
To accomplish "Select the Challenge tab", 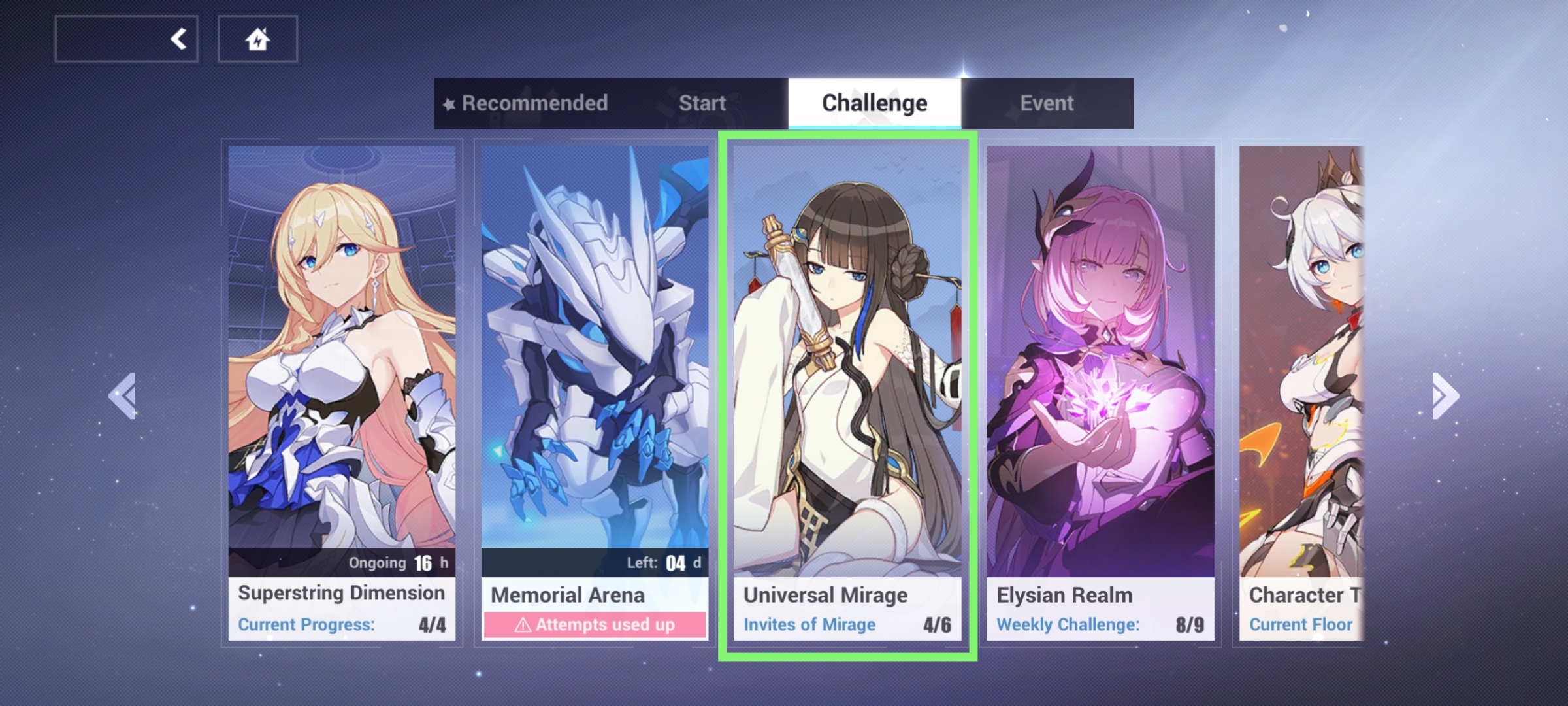I will click(x=874, y=101).
